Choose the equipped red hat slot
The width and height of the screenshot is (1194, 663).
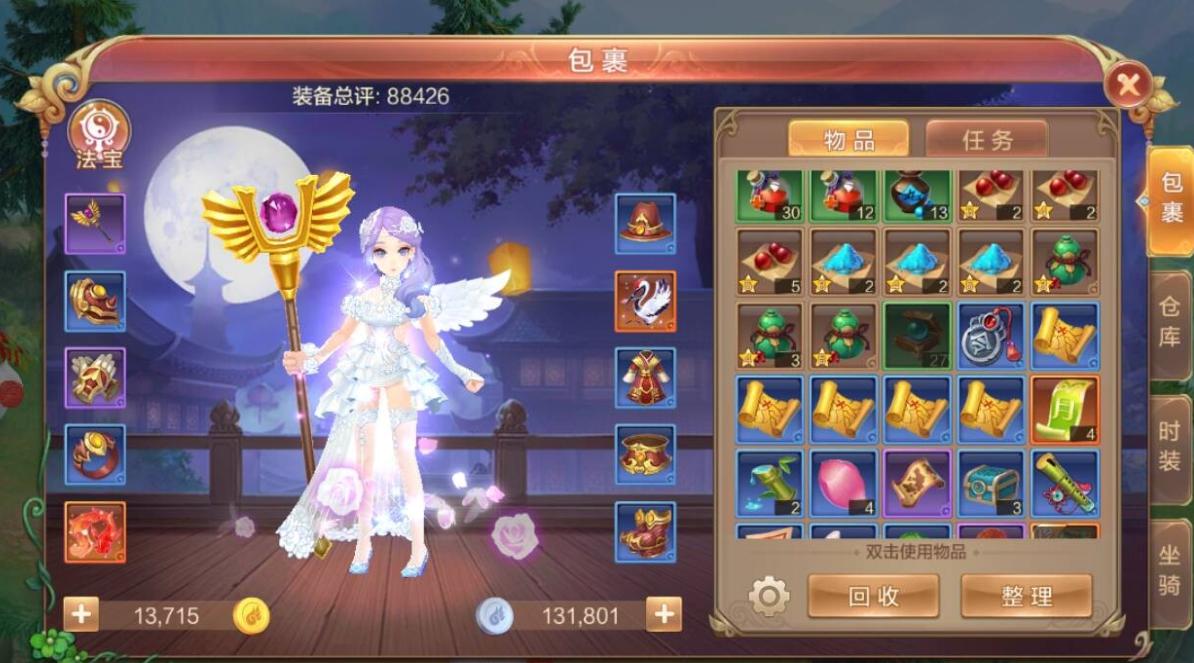point(645,223)
